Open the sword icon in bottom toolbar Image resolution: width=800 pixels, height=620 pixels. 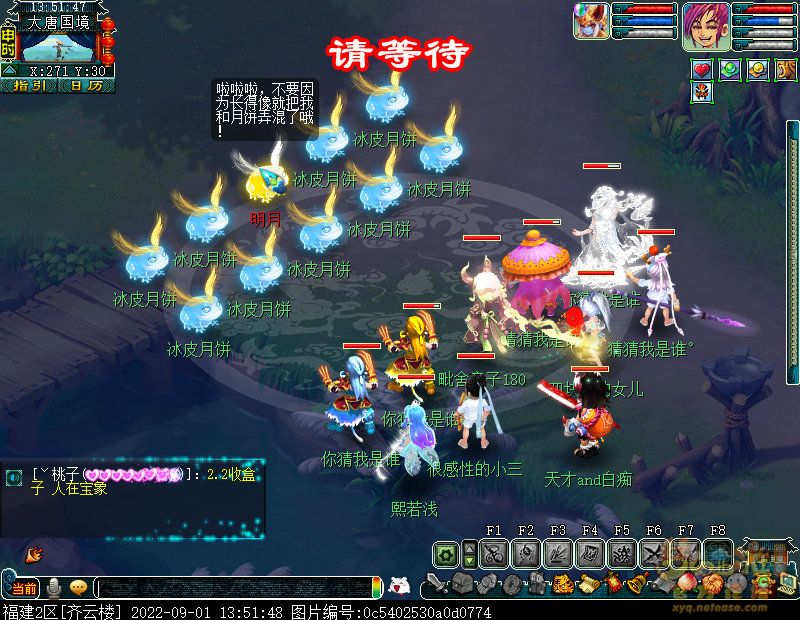436,584
